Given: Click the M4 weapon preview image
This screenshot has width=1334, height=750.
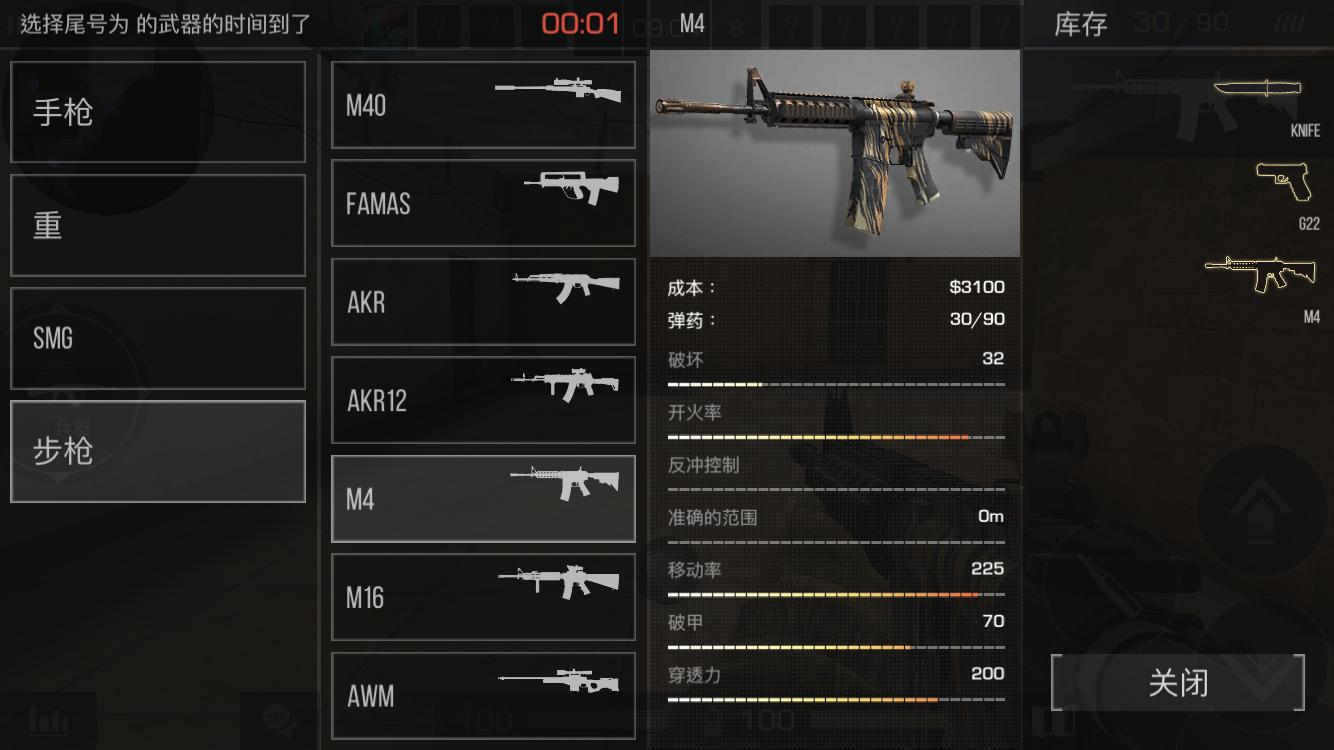Looking at the screenshot, I should point(836,150).
